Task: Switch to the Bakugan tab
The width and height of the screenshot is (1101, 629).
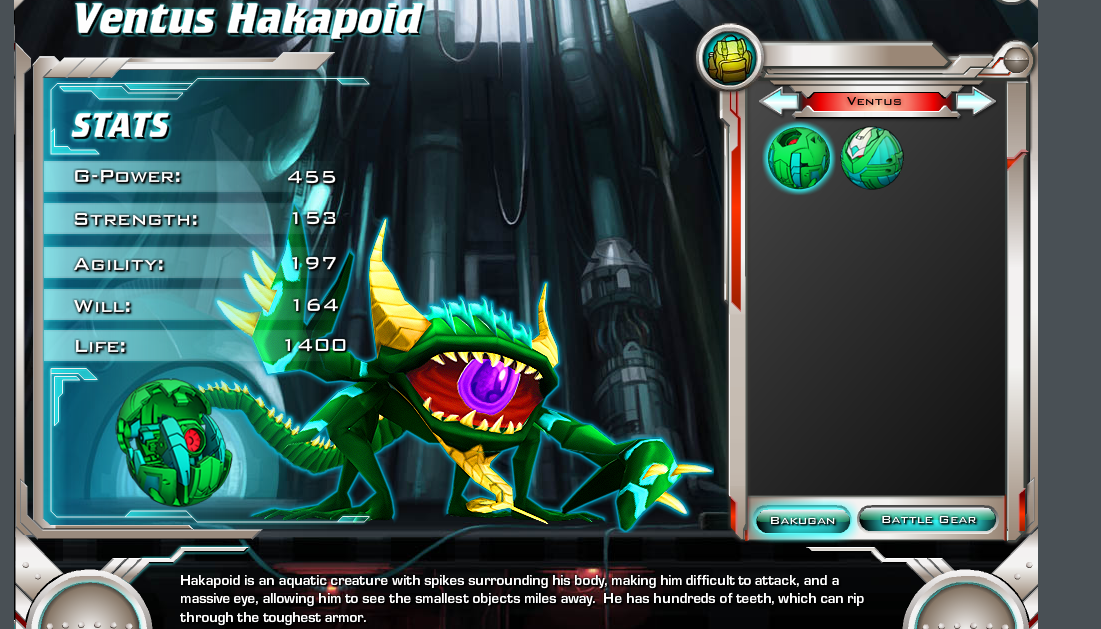Action: pyautogui.click(x=802, y=520)
